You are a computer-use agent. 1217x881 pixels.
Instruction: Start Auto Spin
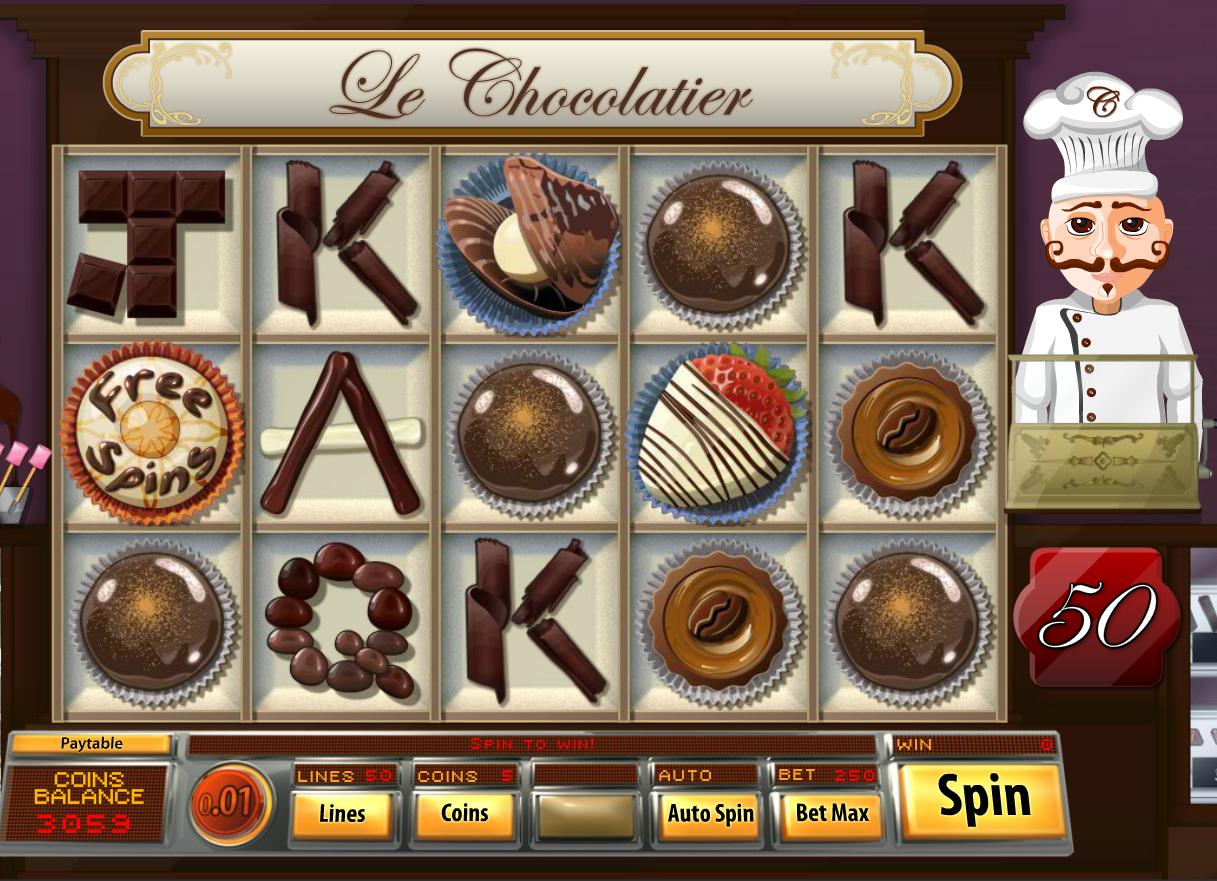[710, 814]
